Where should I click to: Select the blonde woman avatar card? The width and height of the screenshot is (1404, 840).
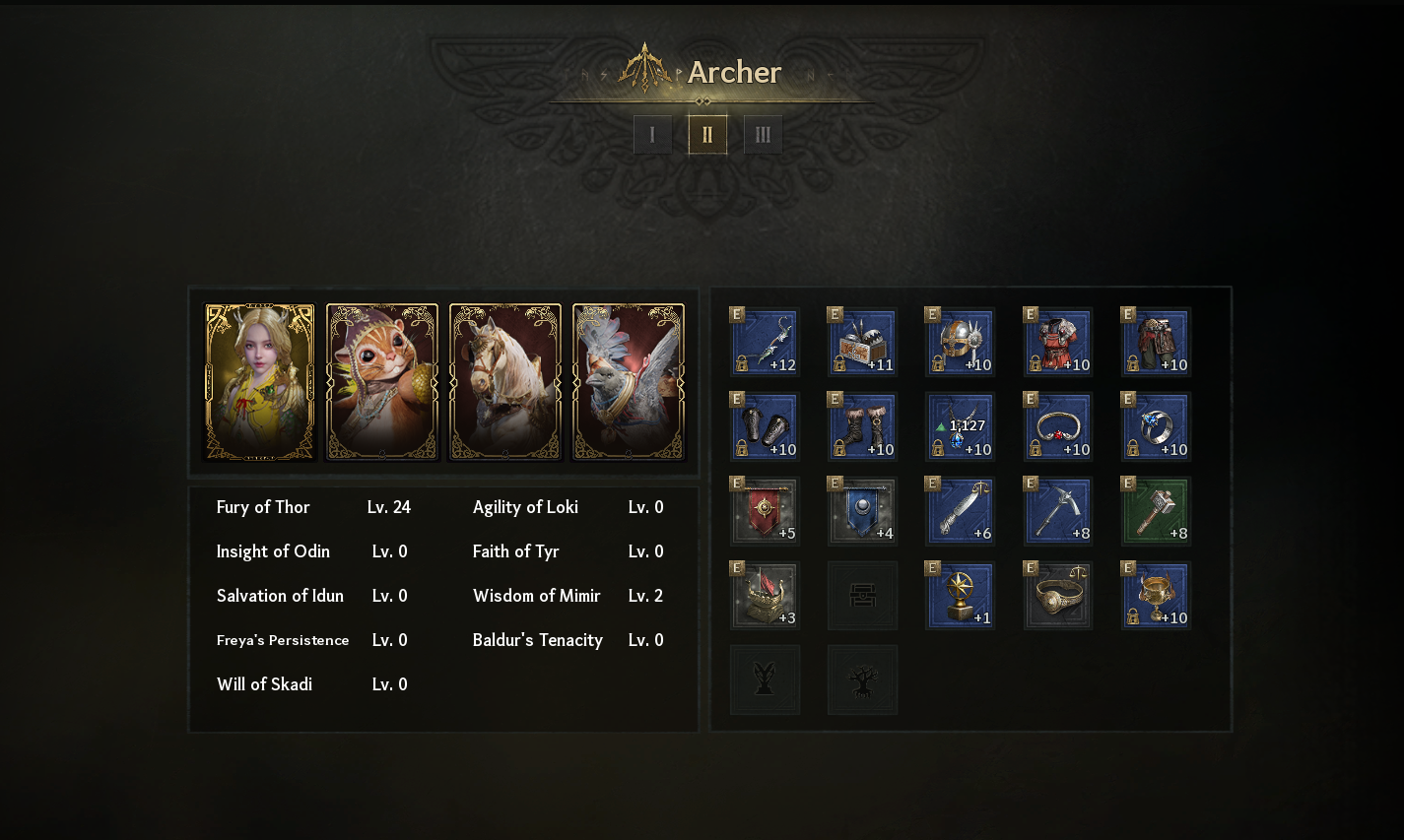click(260, 382)
